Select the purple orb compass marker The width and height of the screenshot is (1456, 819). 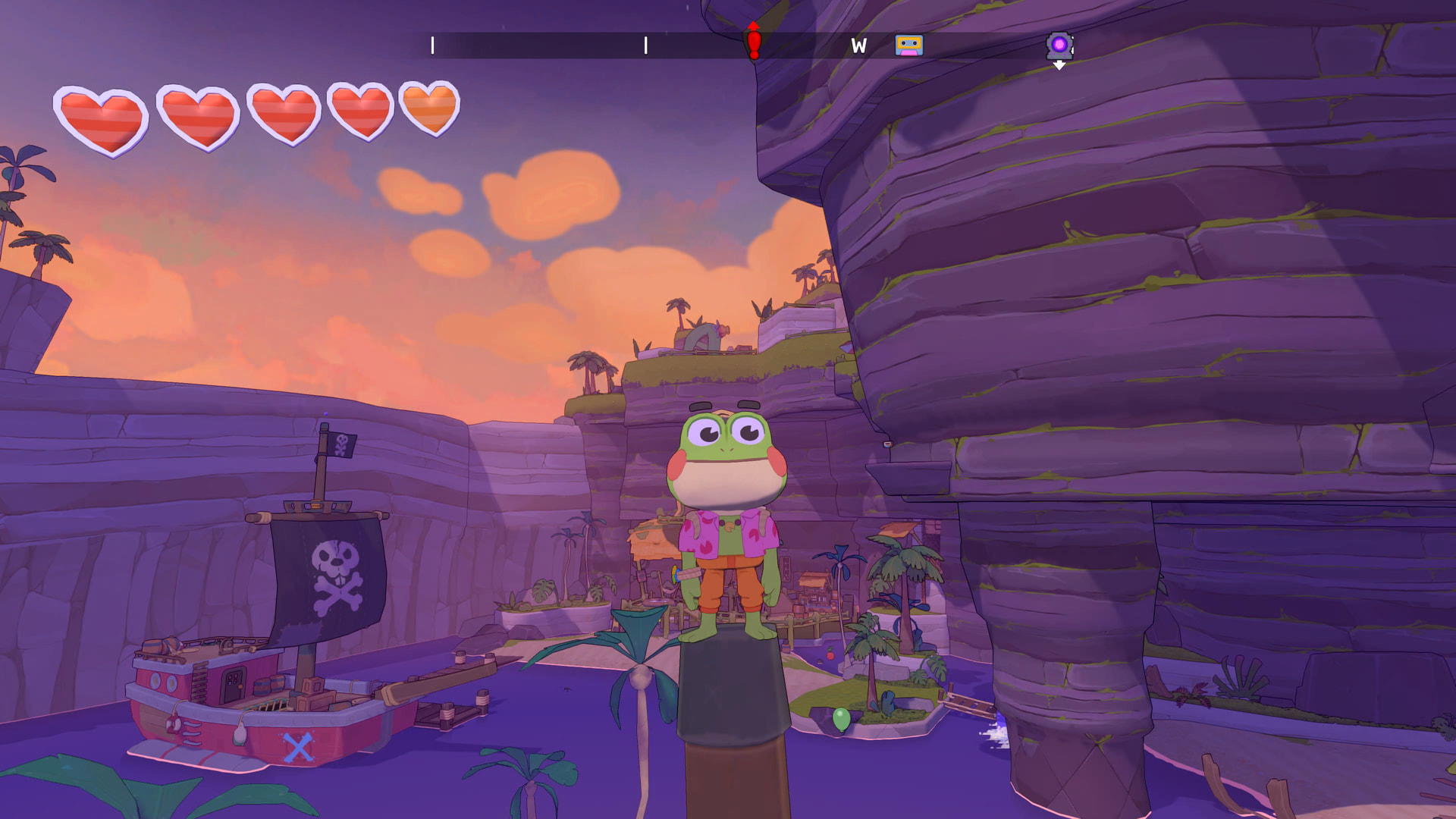(1059, 45)
